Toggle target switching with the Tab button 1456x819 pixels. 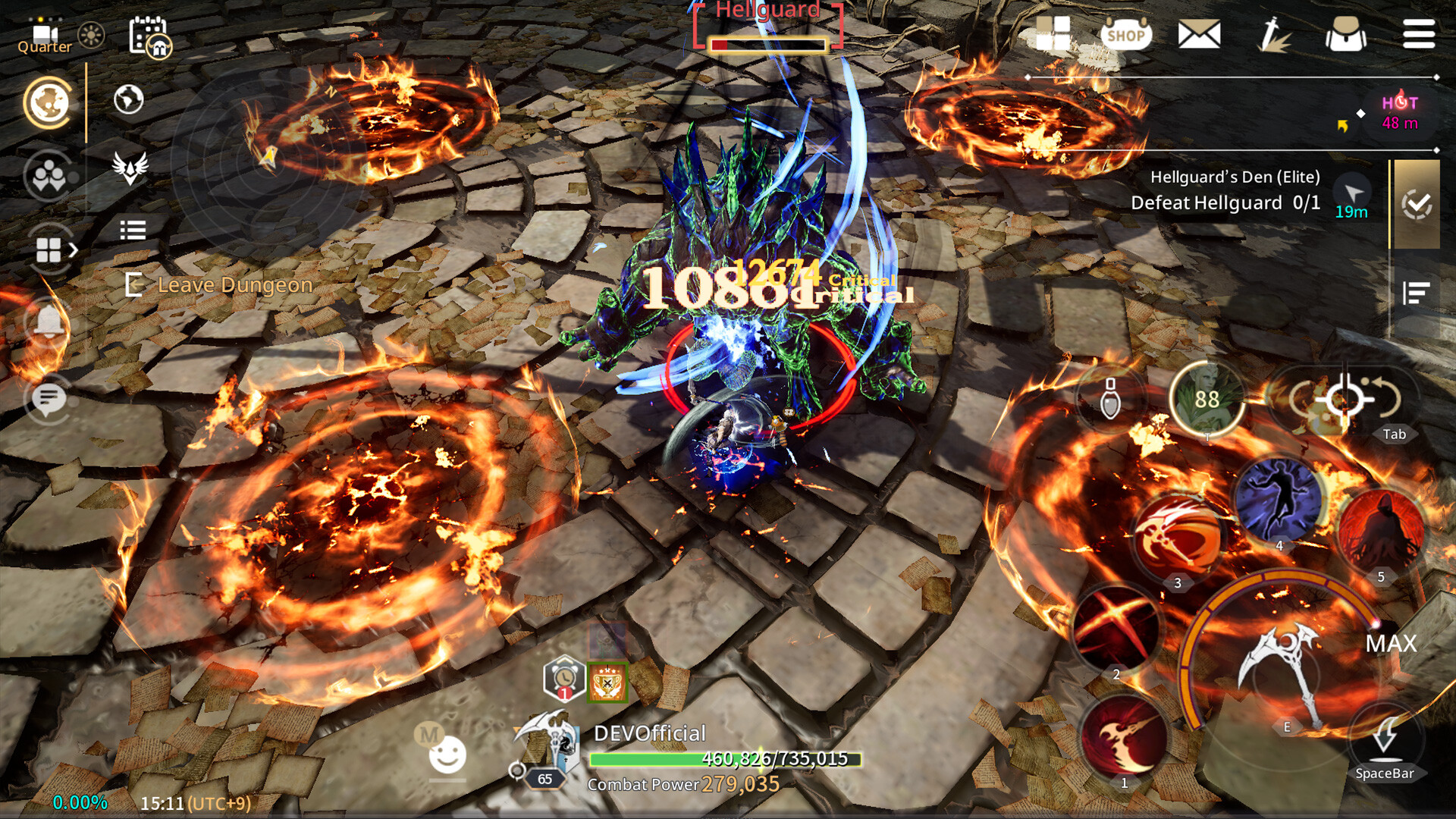(1394, 435)
